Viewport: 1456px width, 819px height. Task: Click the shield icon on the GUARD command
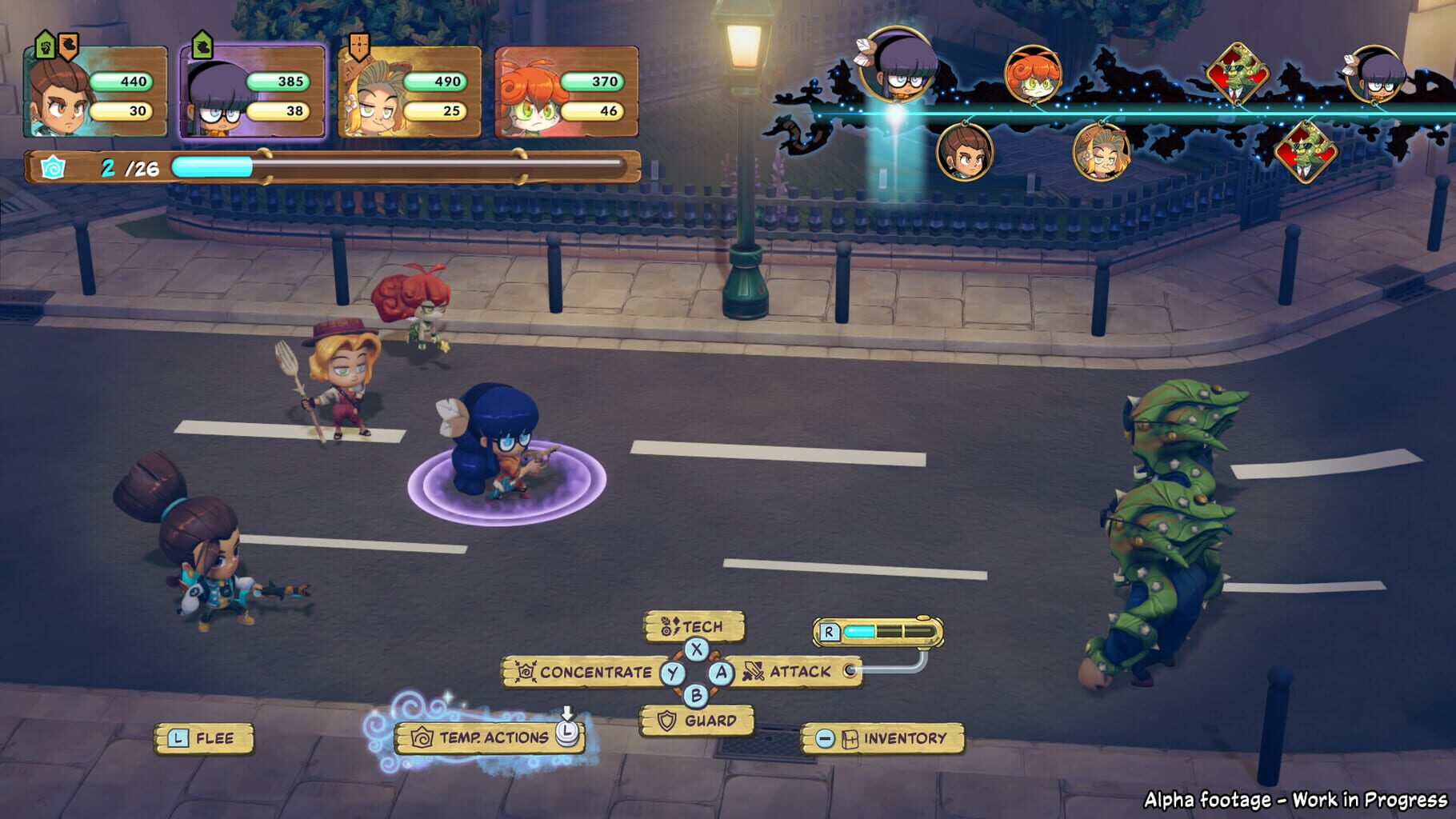[666, 719]
